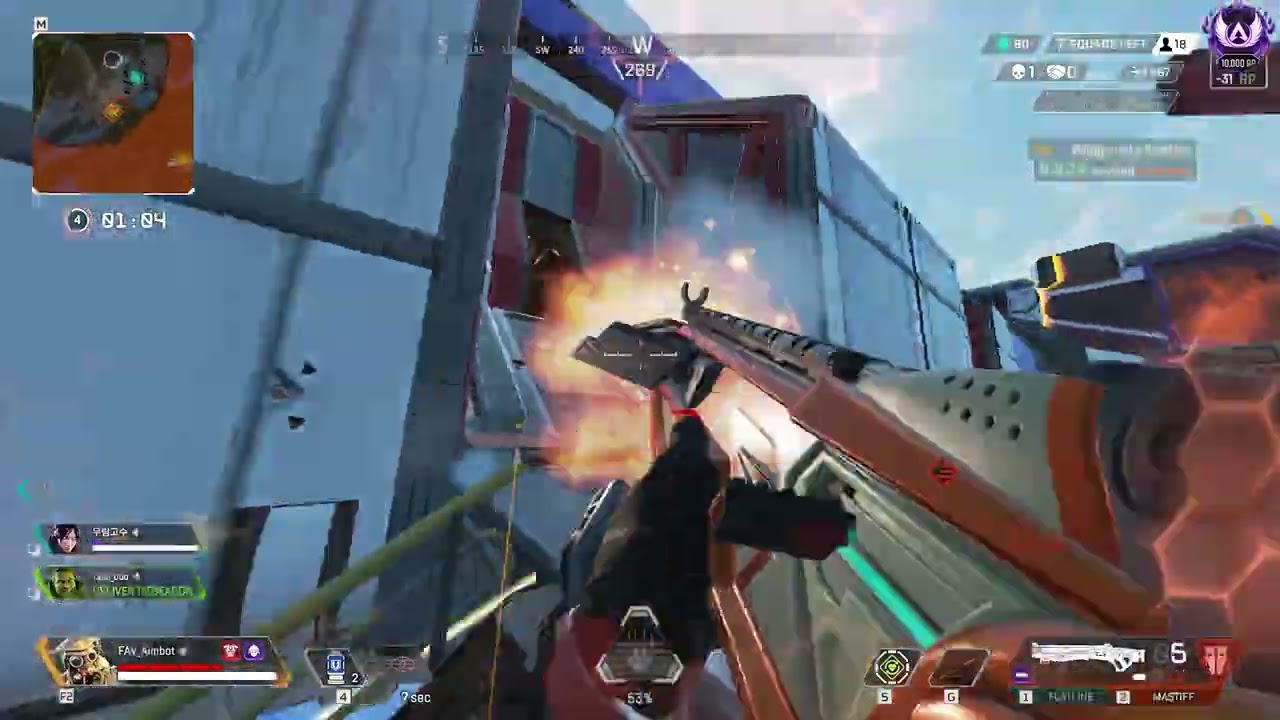Switch to the Mastiff weapon slot

pyautogui.click(x=1170, y=696)
